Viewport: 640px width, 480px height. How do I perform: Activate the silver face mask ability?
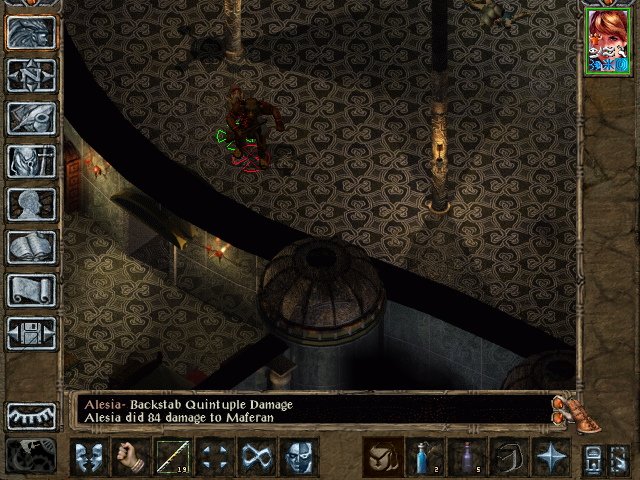pos(299,457)
